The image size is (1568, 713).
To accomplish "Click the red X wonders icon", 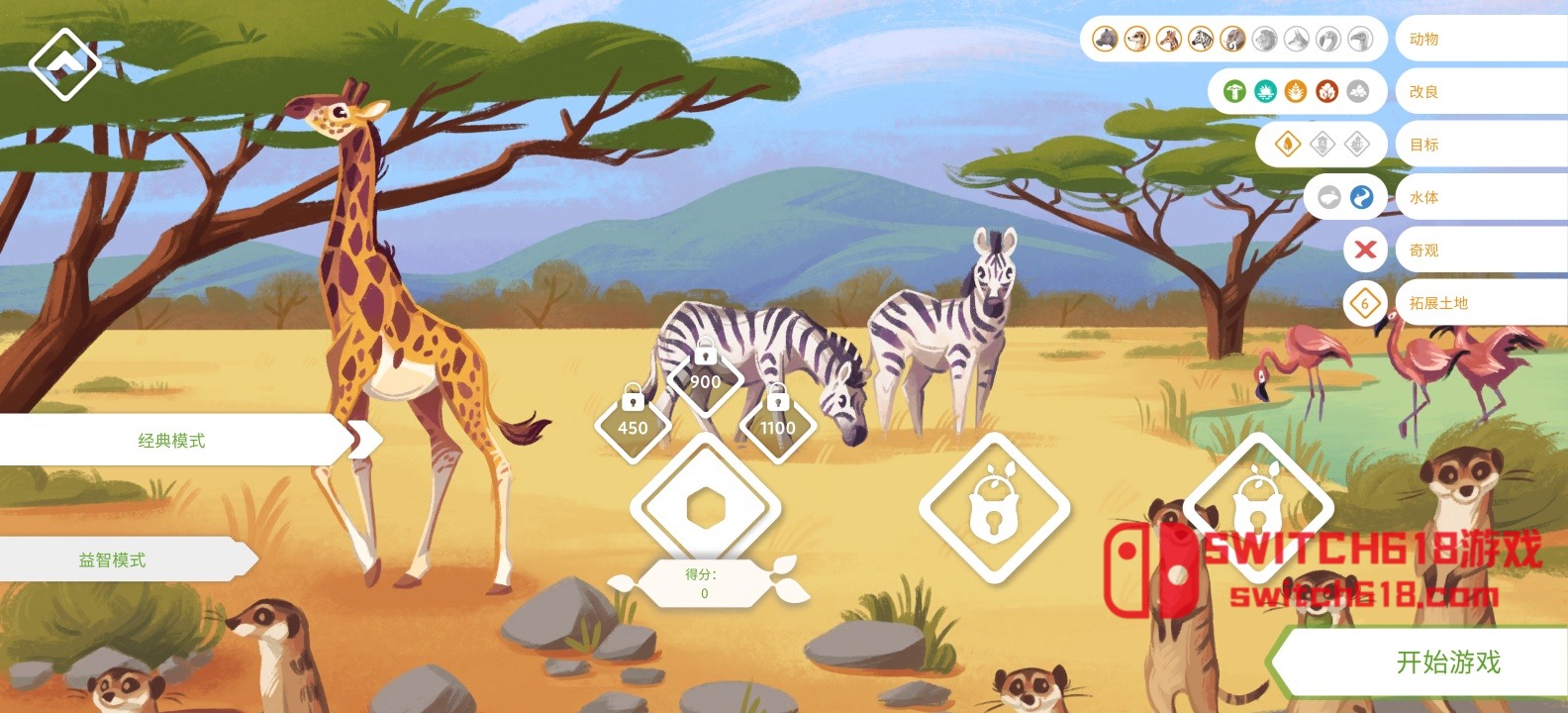I will coord(1365,250).
